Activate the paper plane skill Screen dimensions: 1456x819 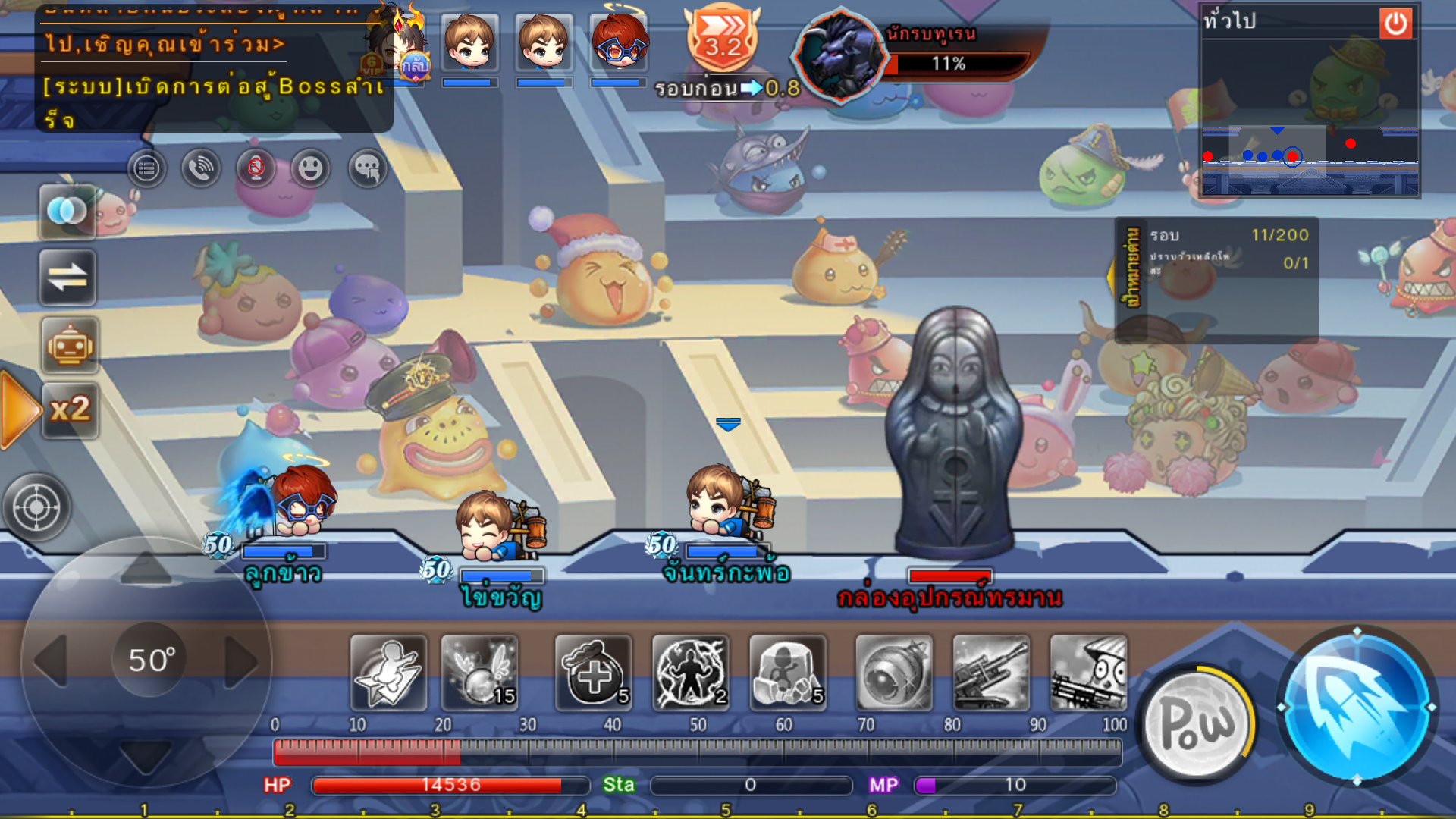click(388, 673)
